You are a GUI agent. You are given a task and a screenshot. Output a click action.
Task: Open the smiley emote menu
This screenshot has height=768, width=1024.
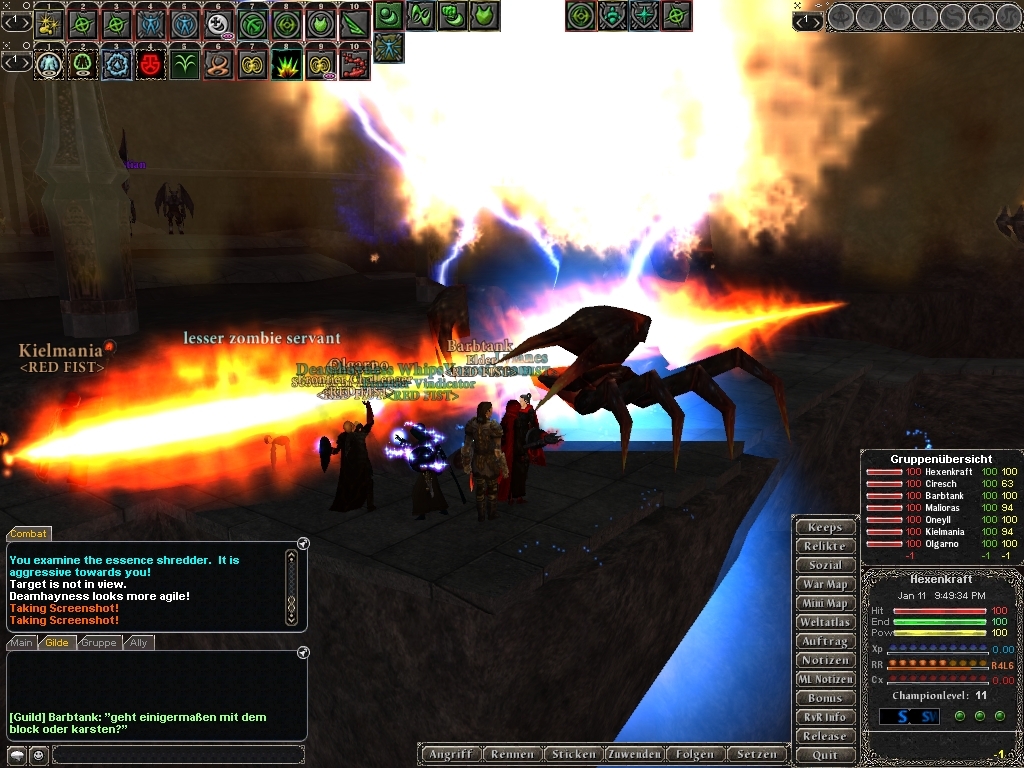coord(38,755)
